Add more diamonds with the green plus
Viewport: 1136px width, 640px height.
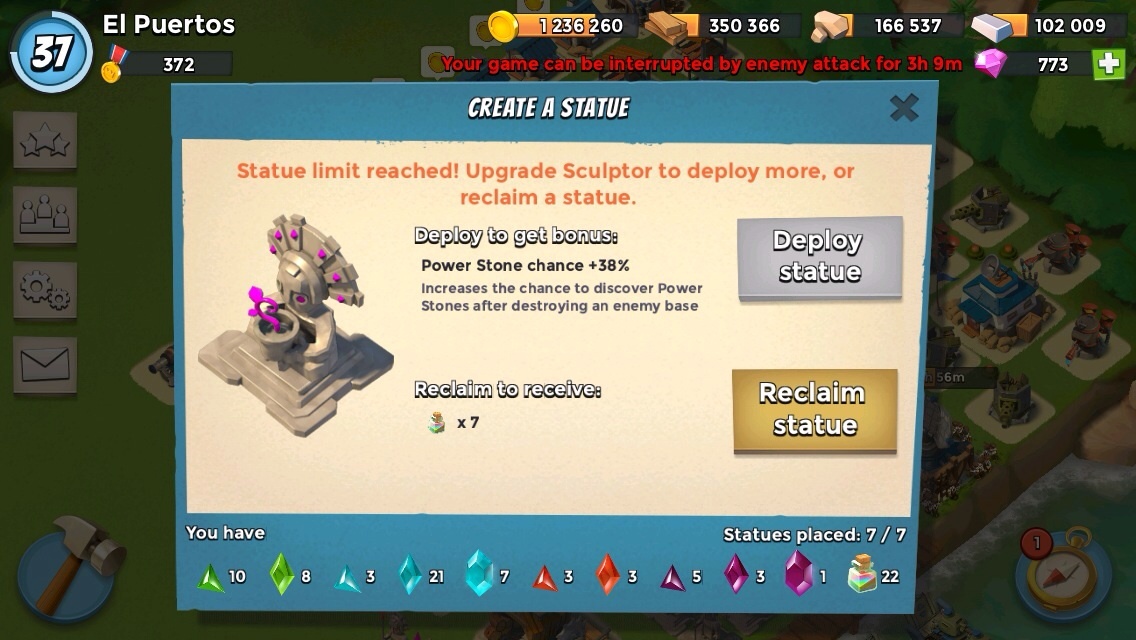(1108, 64)
